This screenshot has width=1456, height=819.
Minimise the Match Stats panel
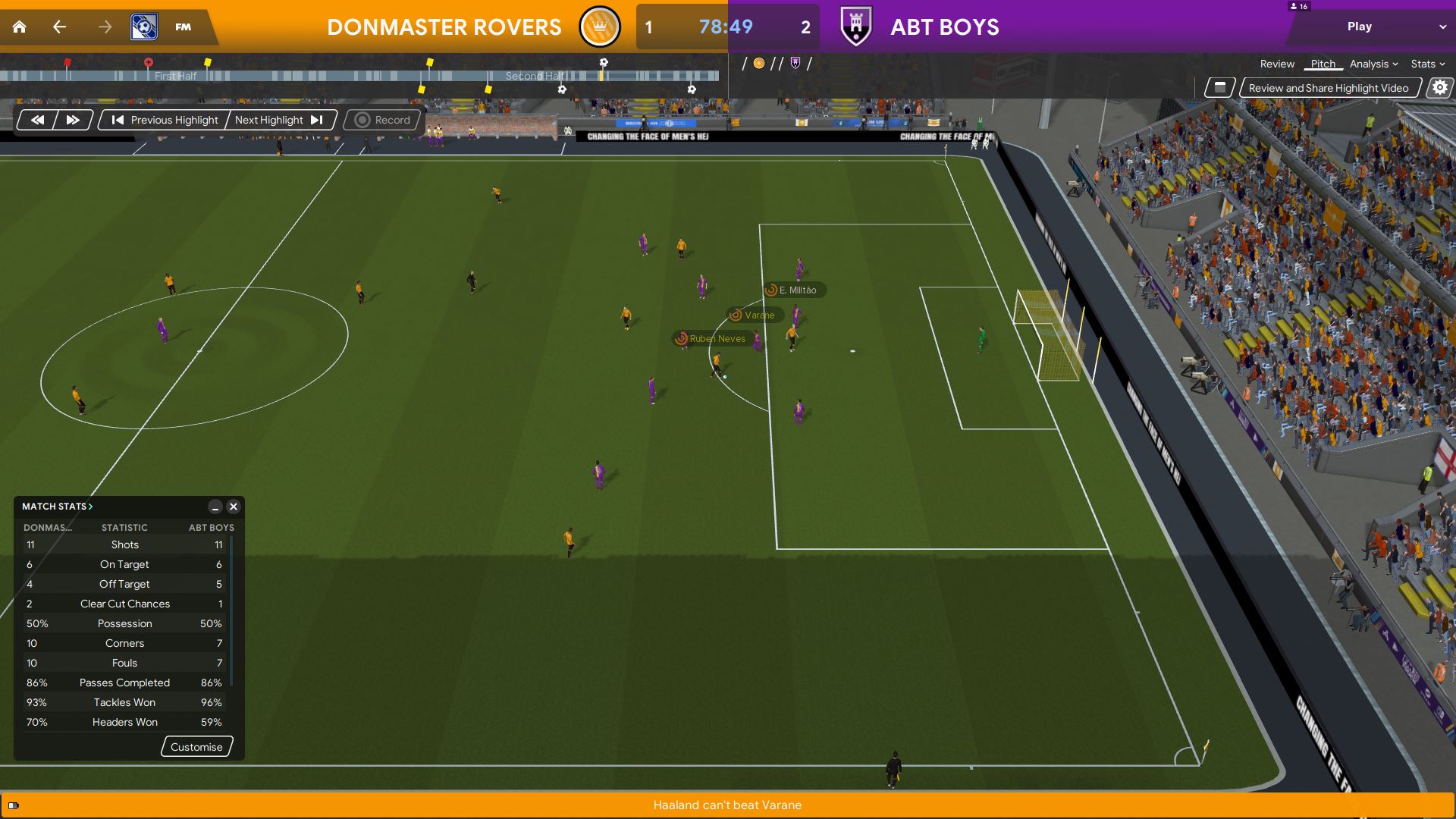(215, 507)
